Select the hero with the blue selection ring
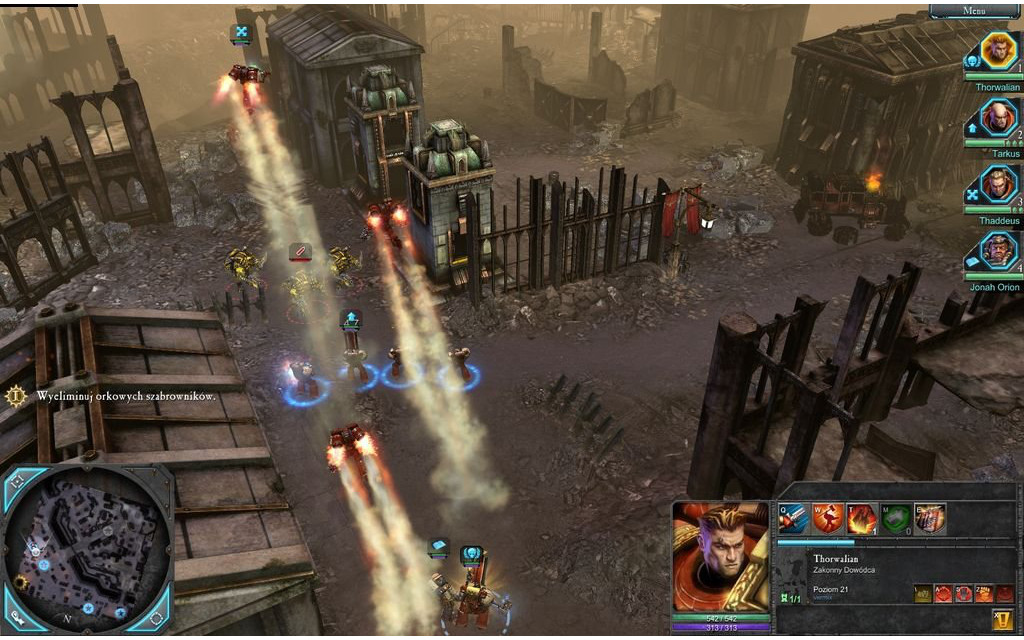Viewport: 1024px width, 640px height. click(304, 381)
